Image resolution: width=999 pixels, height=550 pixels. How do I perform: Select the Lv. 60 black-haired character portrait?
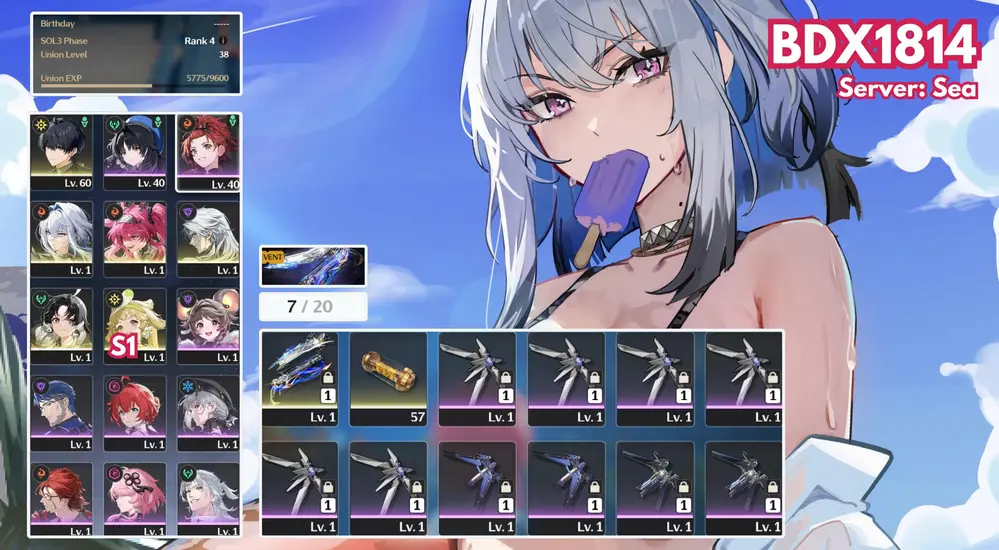tap(61, 150)
